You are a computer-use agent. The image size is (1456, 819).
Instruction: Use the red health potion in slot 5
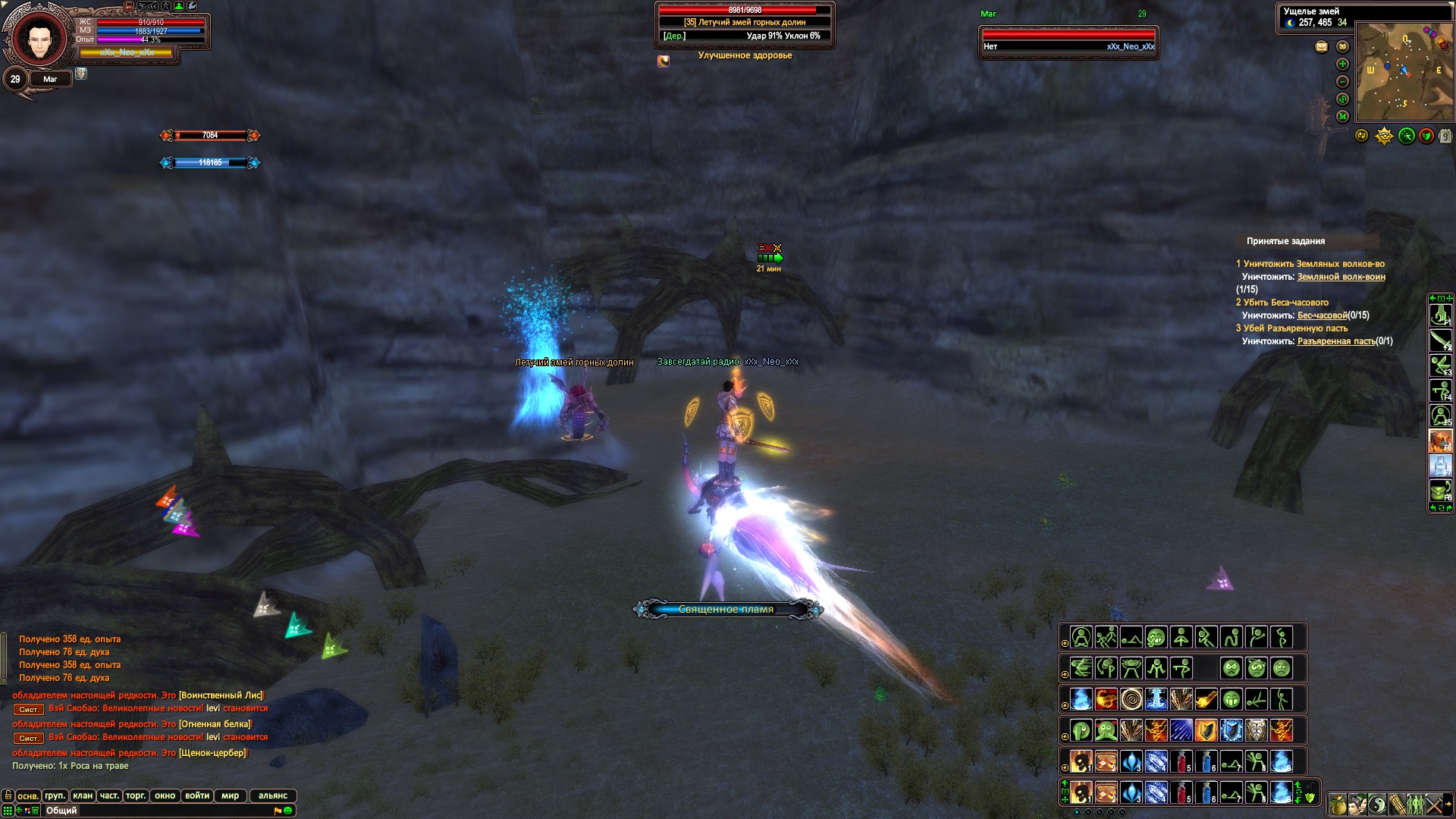(x=1181, y=761)
